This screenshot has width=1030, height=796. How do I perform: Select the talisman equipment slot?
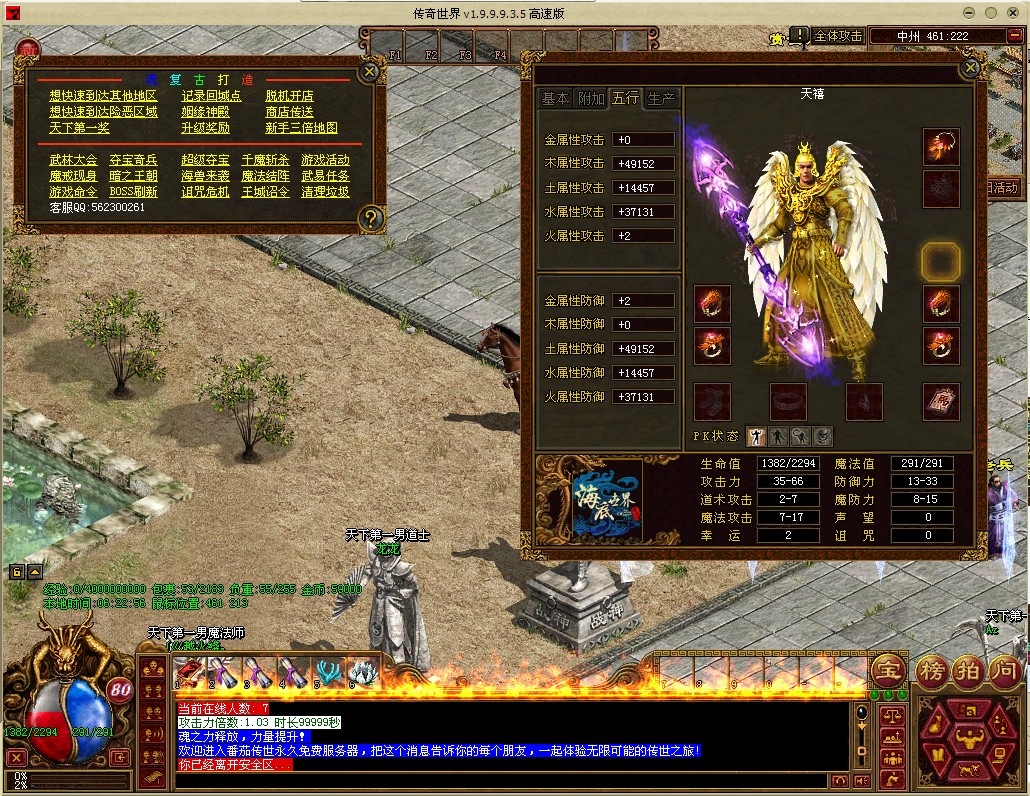[x=941, y=401]
